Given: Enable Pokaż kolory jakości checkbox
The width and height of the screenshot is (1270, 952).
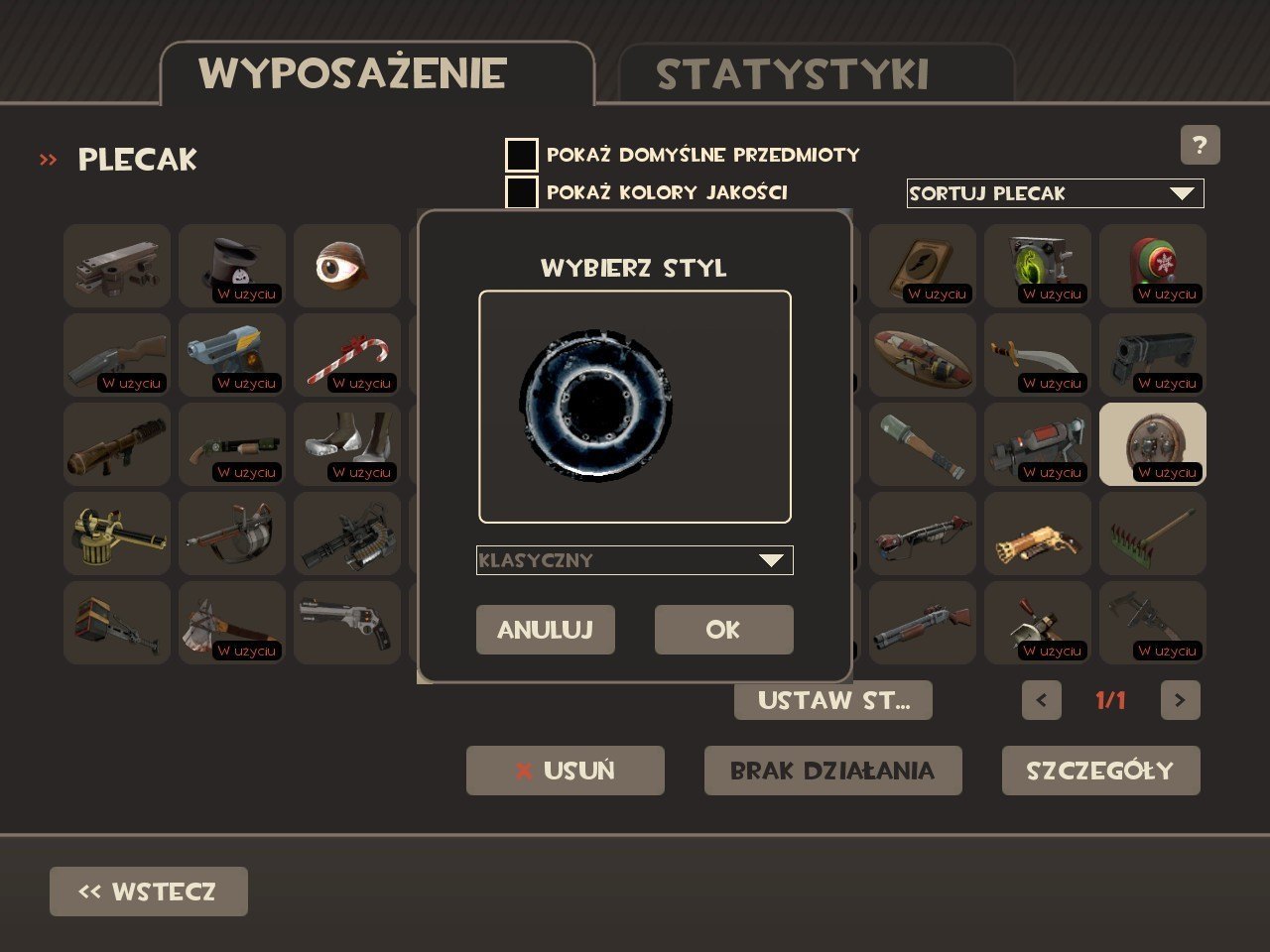Looking at the screenshot, I should [522, 192].
